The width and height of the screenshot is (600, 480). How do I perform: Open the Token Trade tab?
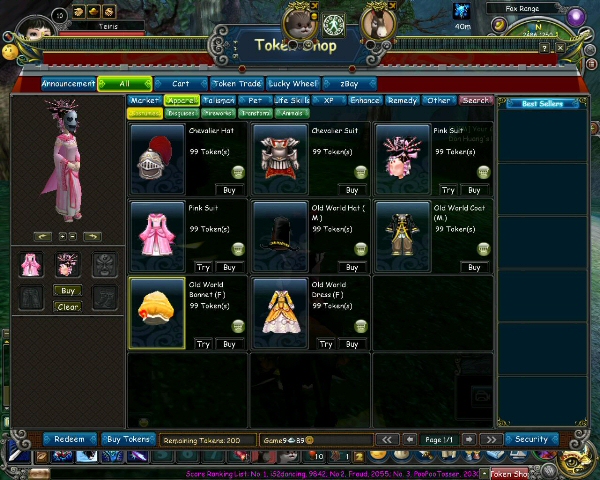pos(238,84)
